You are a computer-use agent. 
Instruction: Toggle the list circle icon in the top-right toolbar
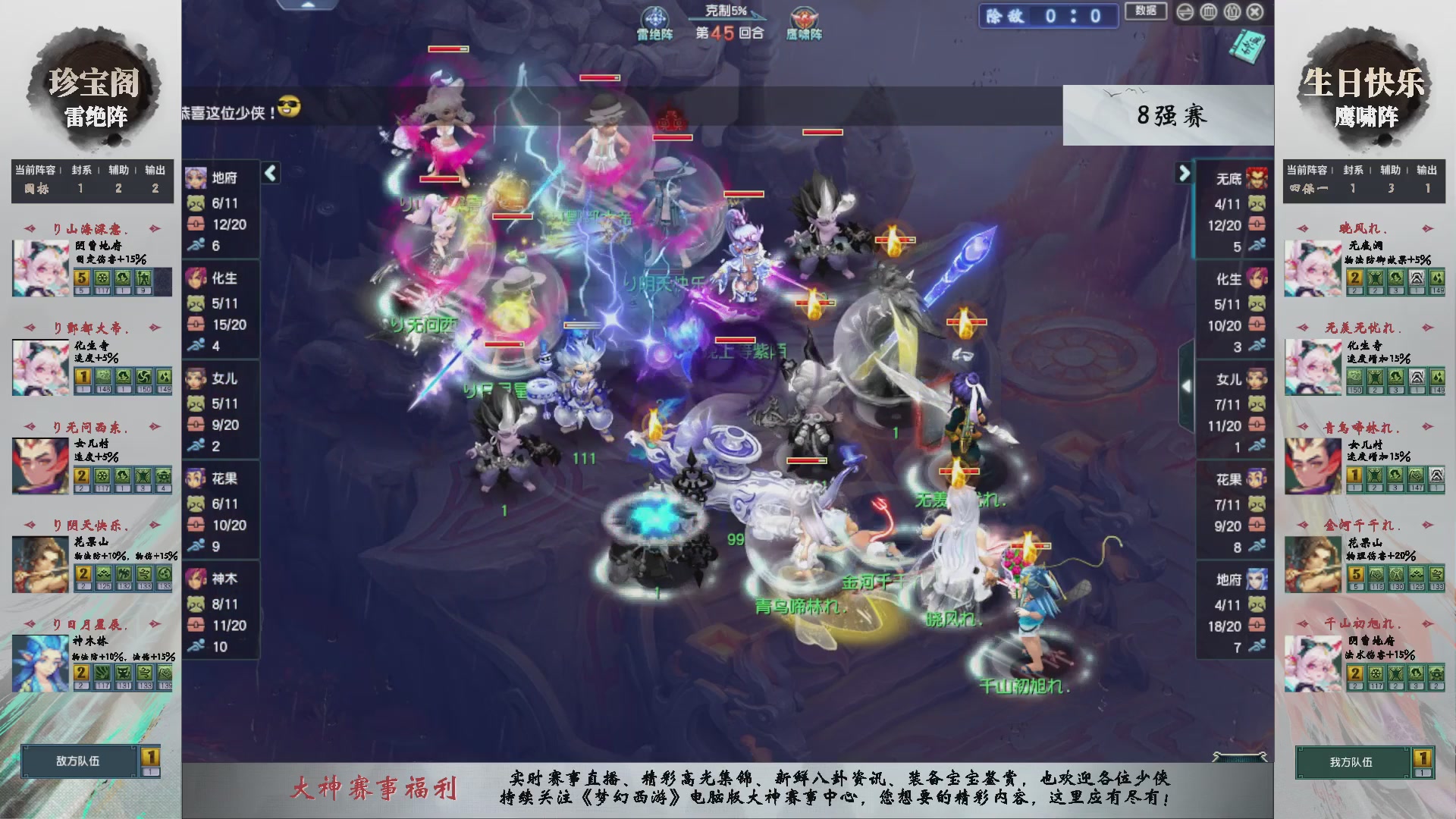pyautogui.click(x=1233, y=12)
